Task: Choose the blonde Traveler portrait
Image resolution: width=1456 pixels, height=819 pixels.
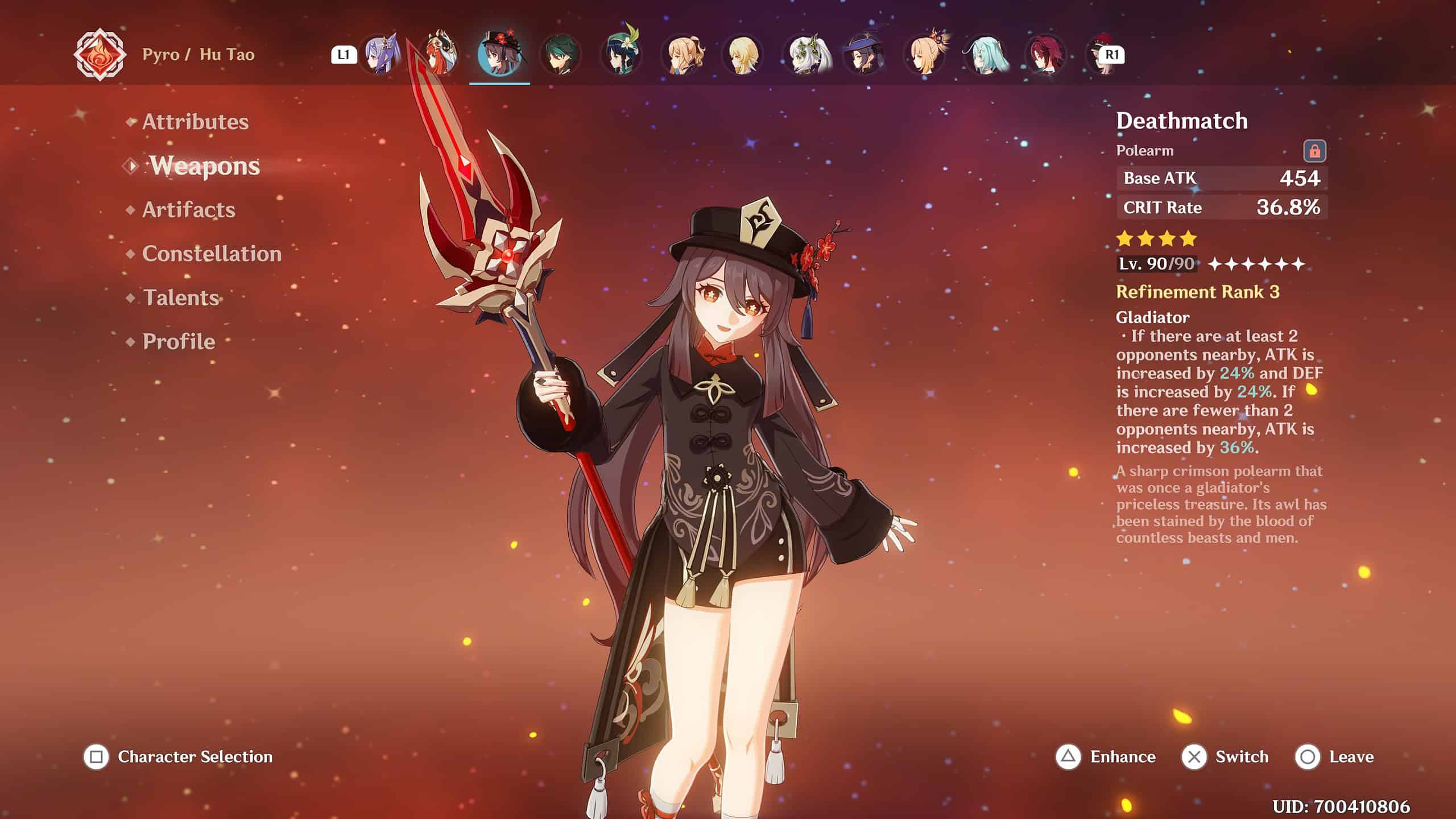Action: pyautogui.click(x=743, y=55)
